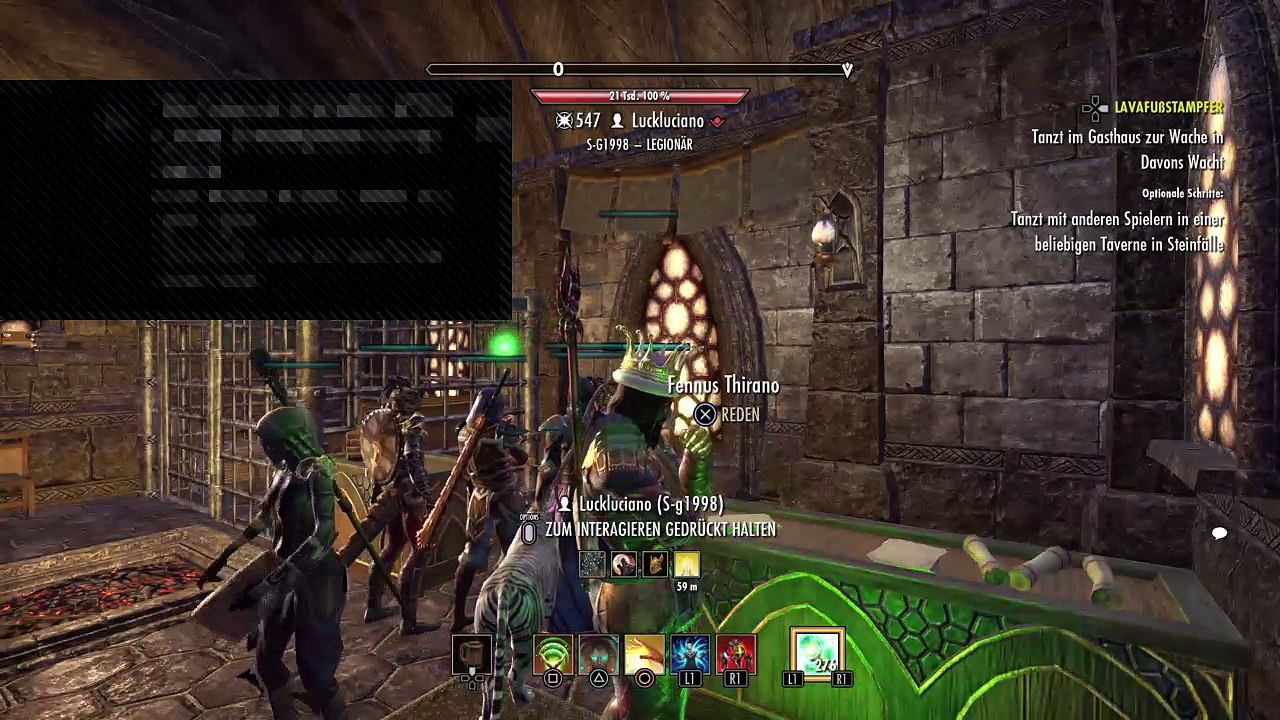Cast the golden wing ability
The width and height of the screenshot is (1280, 720).
click(644, 654)
